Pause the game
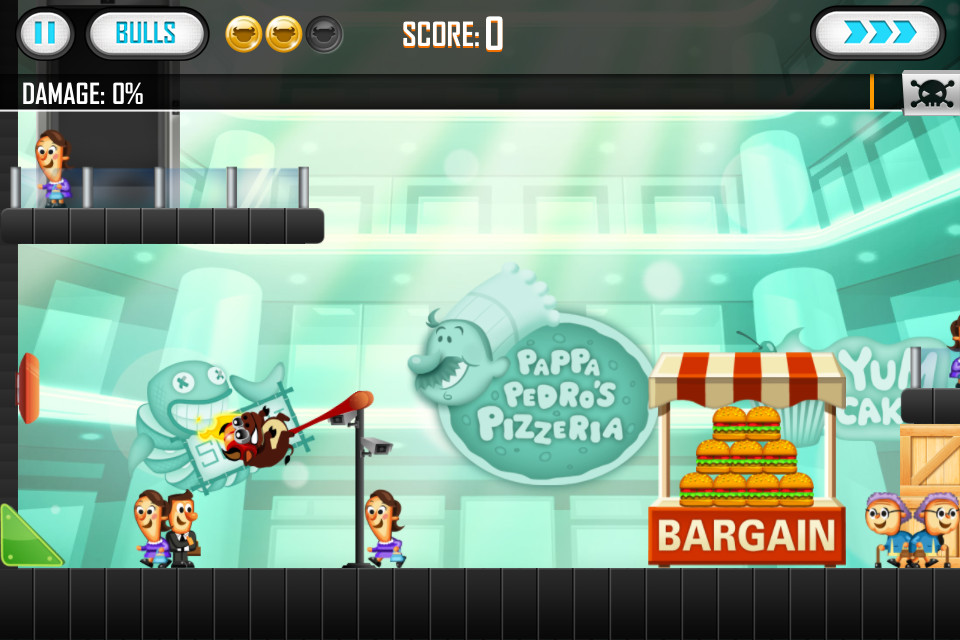 point(45,33)
